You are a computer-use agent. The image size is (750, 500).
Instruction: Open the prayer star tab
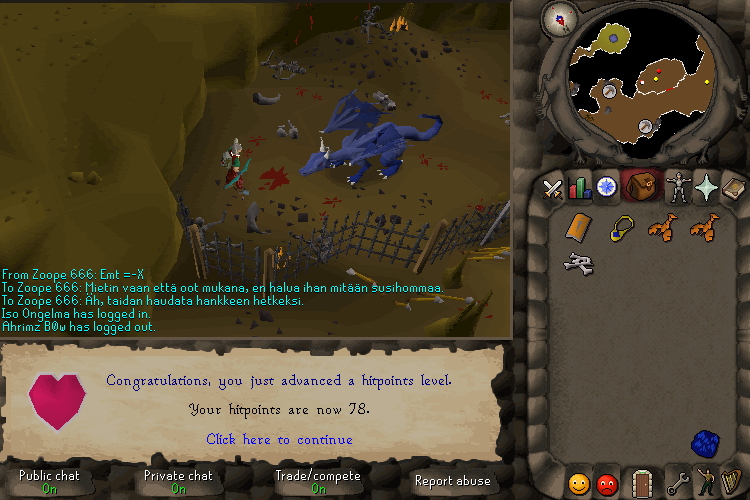(707, 187)
